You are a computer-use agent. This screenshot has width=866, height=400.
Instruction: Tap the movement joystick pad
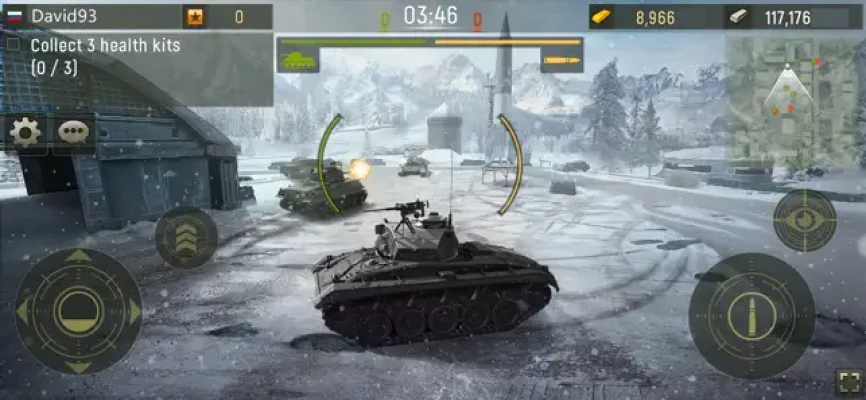click(78, 312)
